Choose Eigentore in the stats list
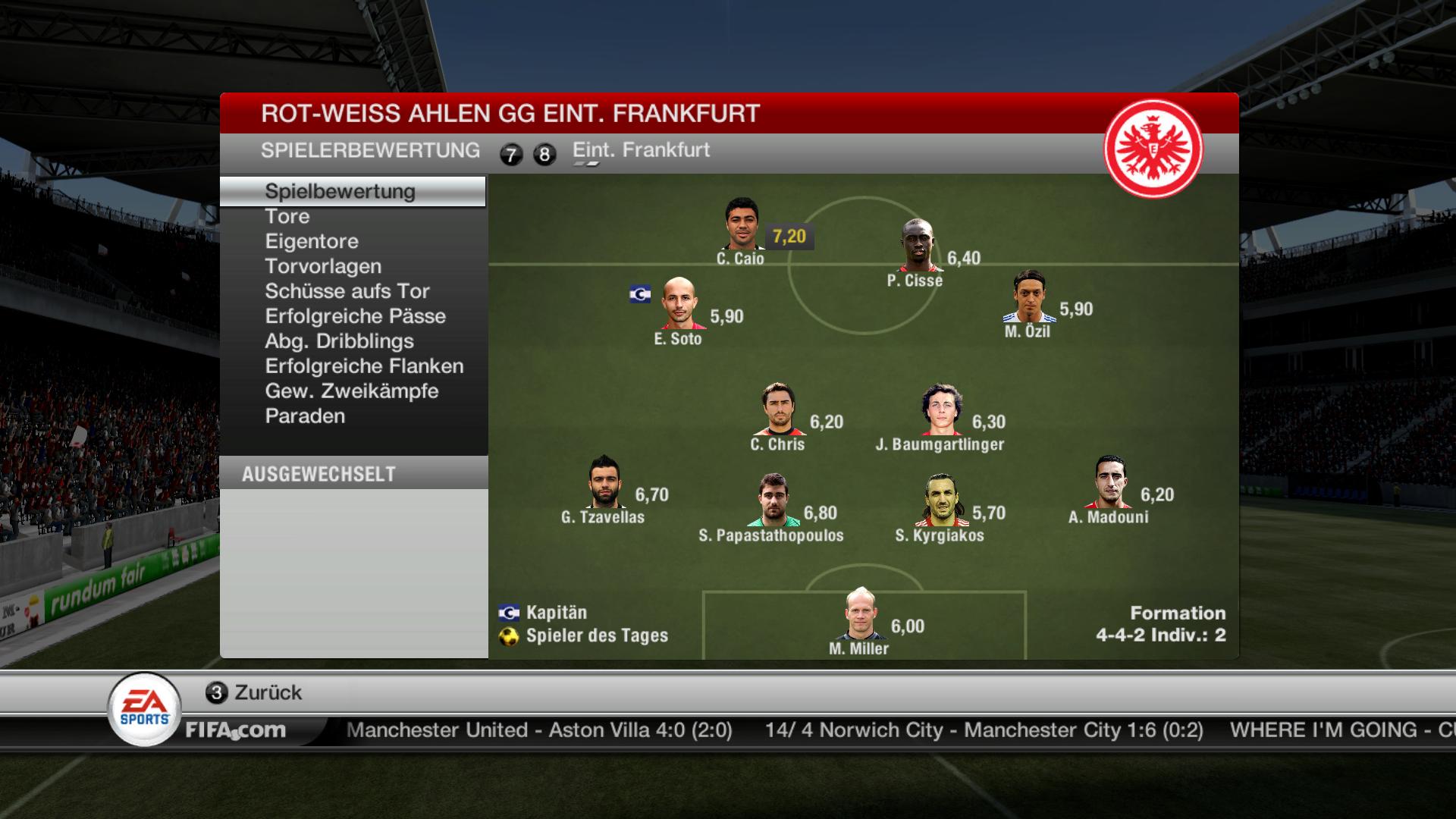This screenshot has width=1456, height=819. click(x=312, y=242)
